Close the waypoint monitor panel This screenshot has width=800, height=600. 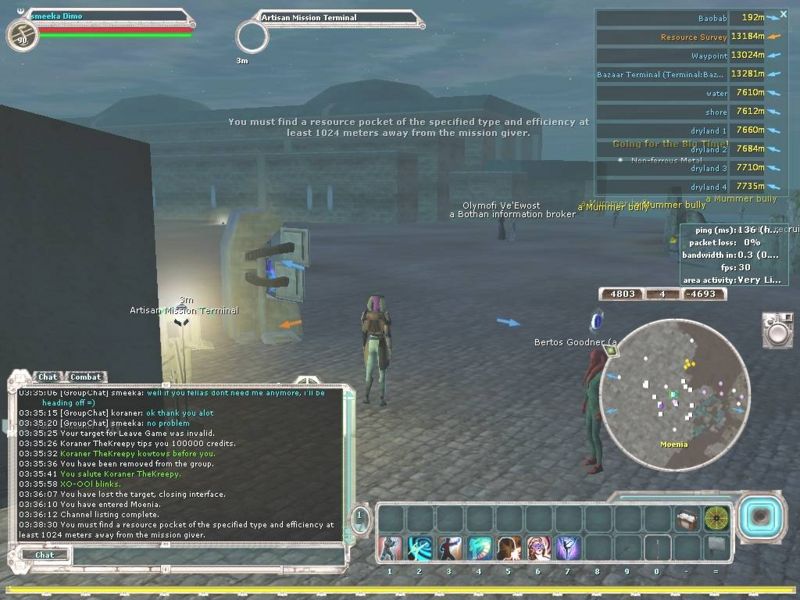click(x=784, y=16)
